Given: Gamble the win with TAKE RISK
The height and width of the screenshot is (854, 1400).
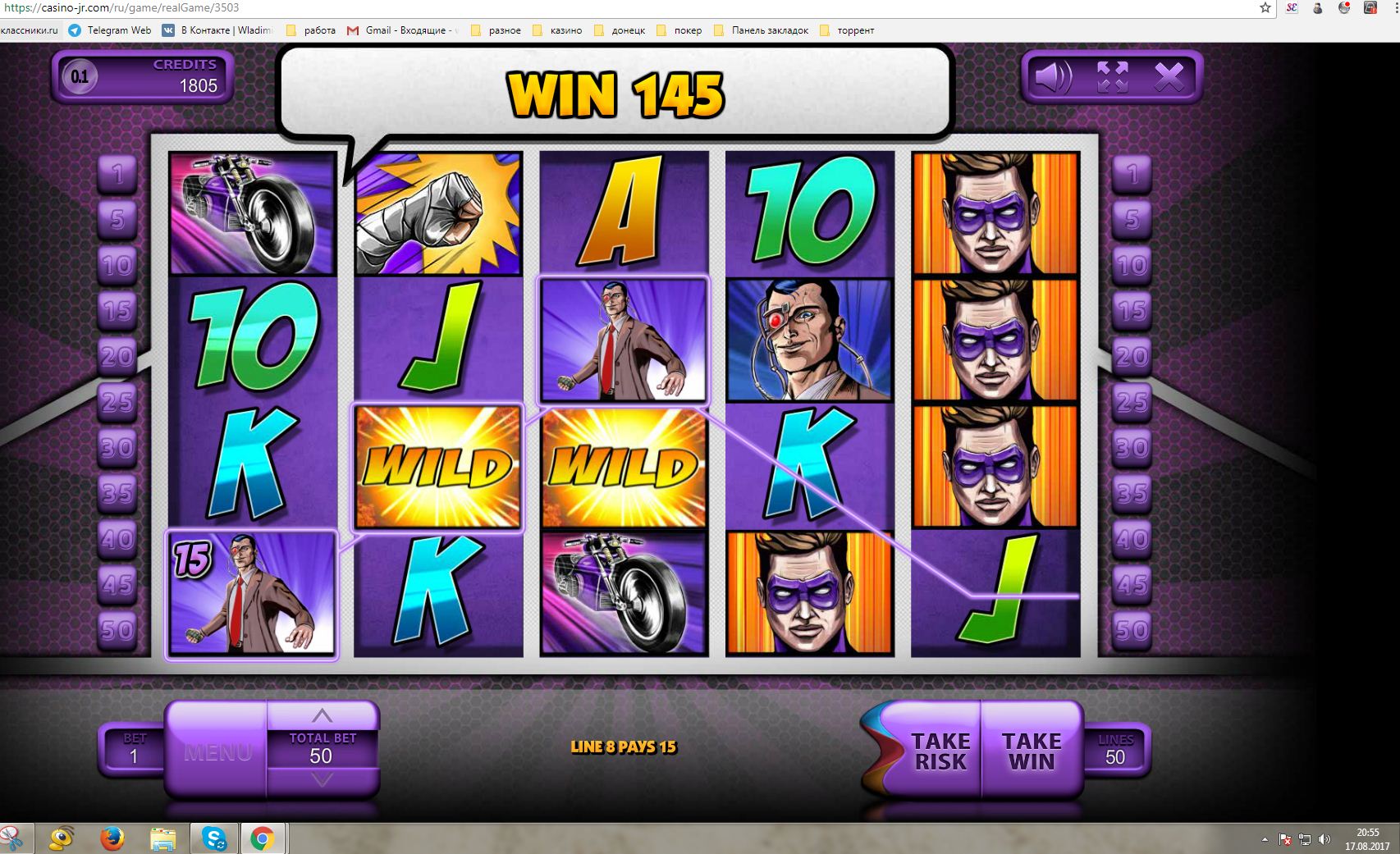Looking at the screenshot, I should click(940, 751).
